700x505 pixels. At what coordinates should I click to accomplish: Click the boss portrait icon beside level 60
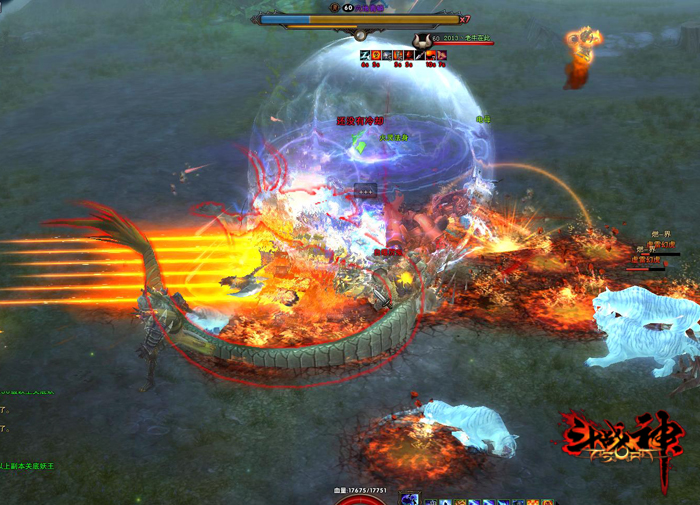[334, 7]
